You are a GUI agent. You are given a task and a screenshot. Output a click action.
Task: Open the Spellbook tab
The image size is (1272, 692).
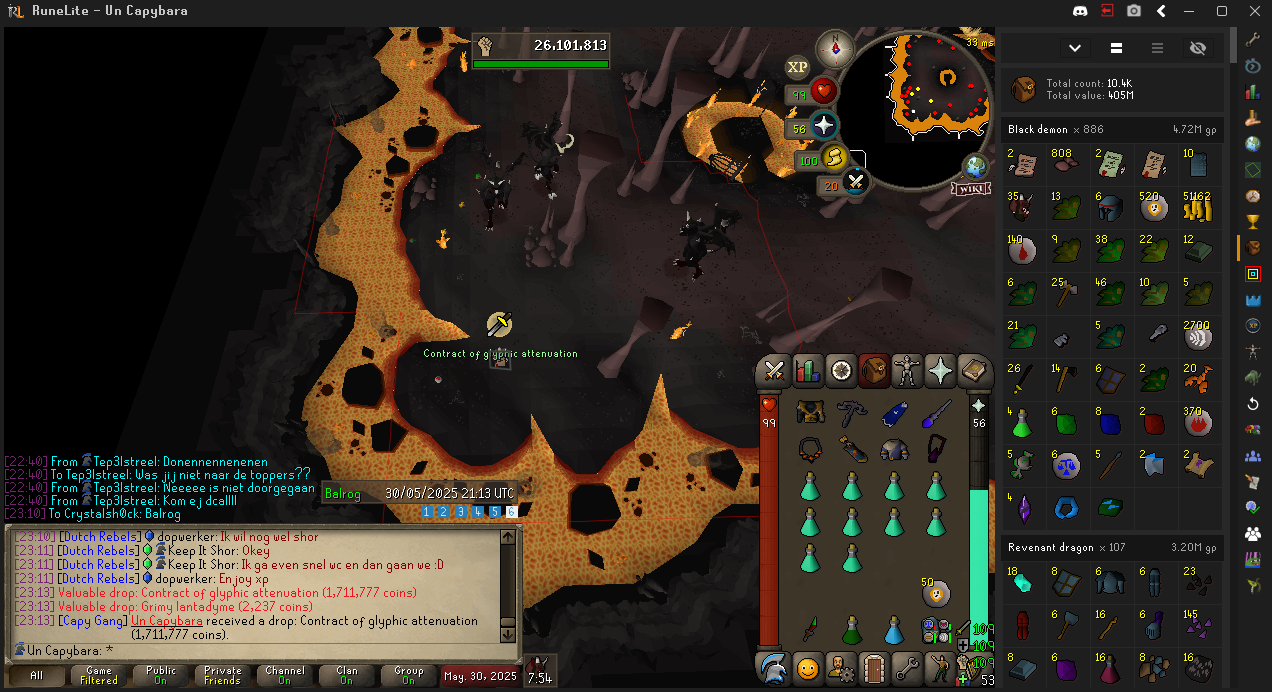click(x=975, y=371)
